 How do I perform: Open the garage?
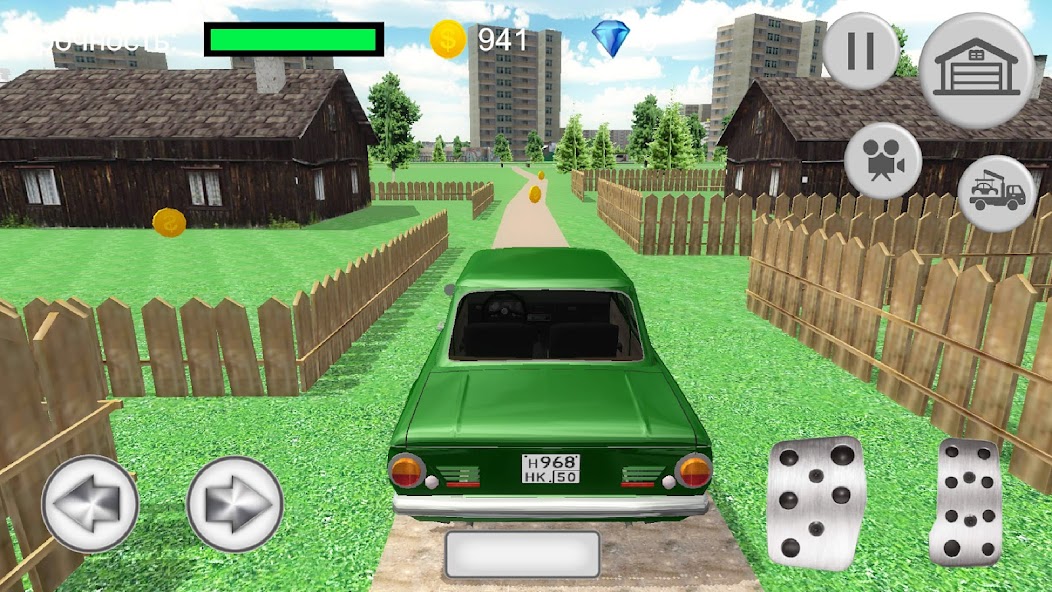click(x=976, y=70)
